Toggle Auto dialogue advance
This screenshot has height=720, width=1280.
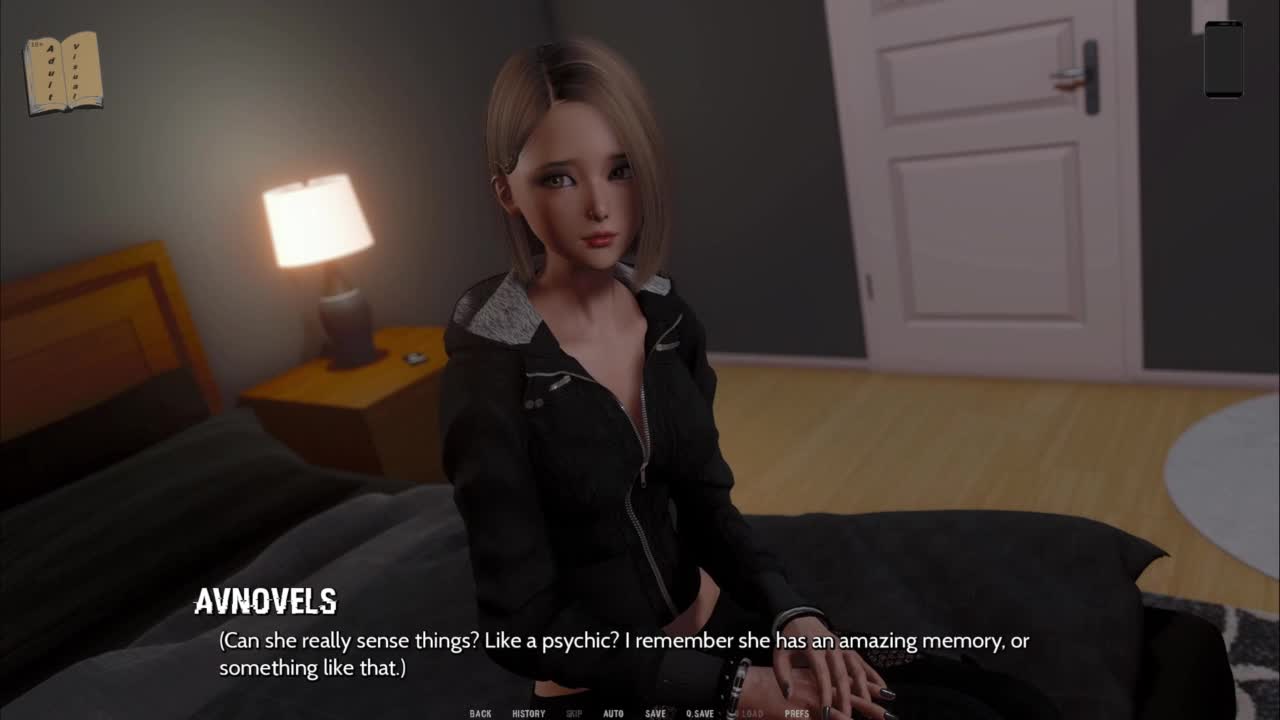(x=613, y=713)
